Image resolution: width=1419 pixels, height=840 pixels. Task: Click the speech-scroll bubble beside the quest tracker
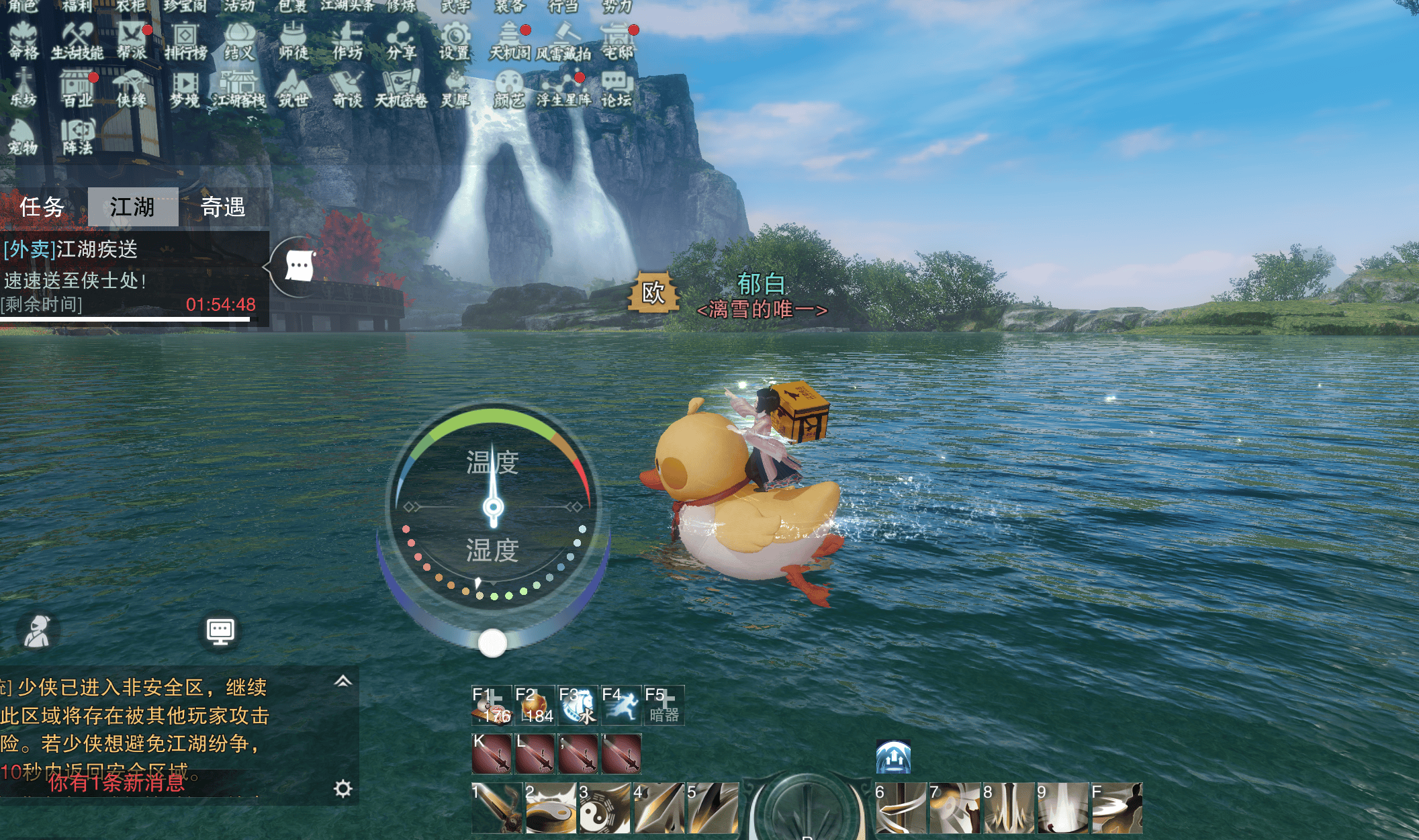click(x=299, y=266)
